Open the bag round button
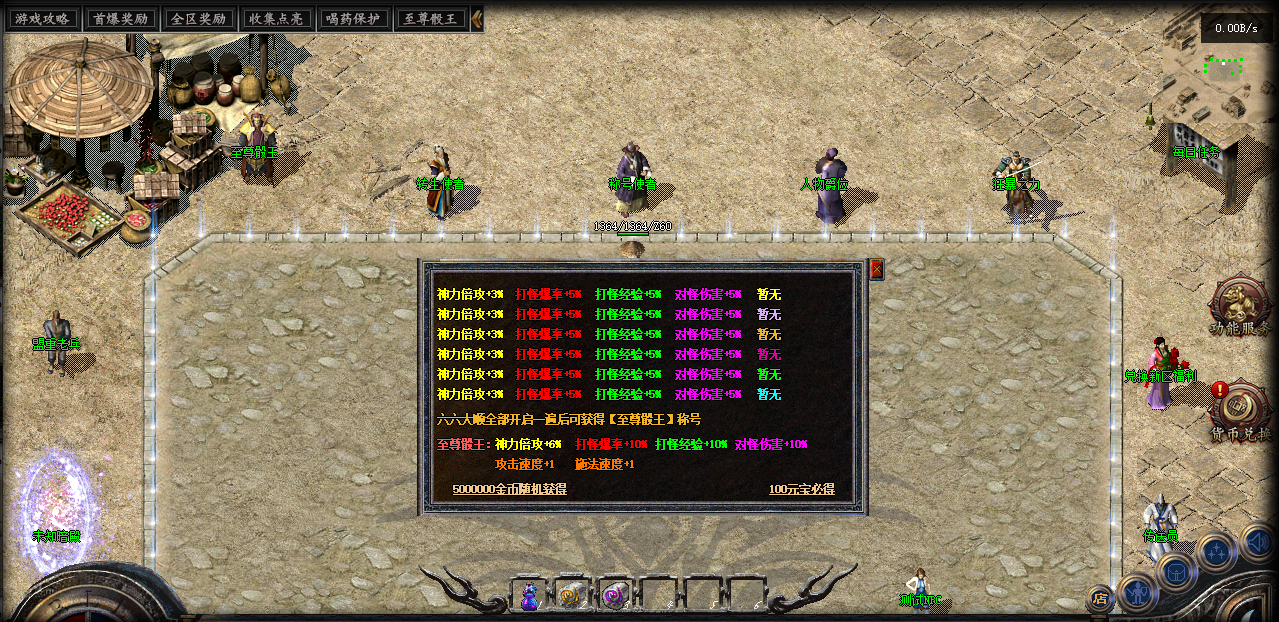Viewport: 1279px width, 622px height. (1177, 571)
